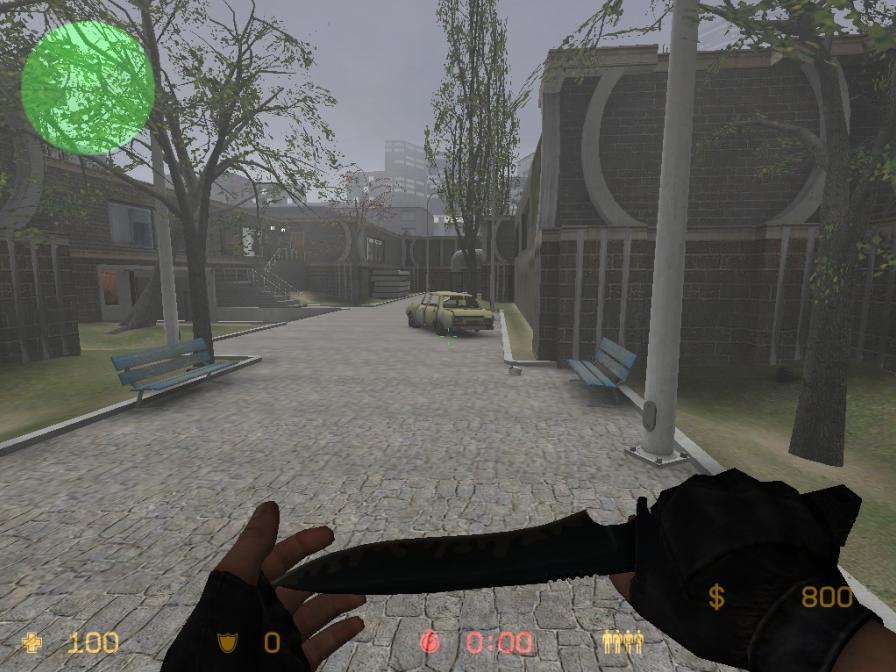
Task: Click the red round timer clock icon
Action: tap(430, 642)
